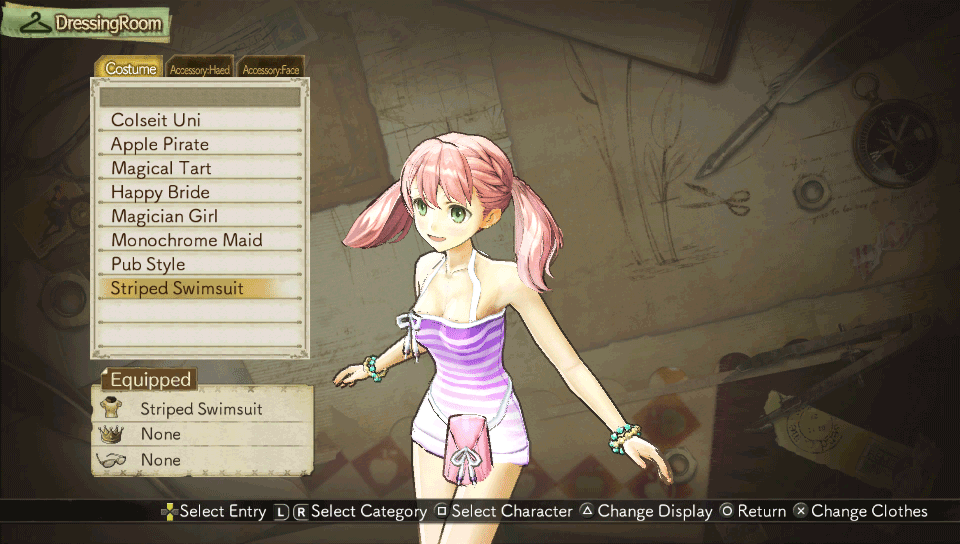Screen dimensions: 960x544
Task: Click the equipped Striped Swimsuit costume slot
Action: click(201, 408)
